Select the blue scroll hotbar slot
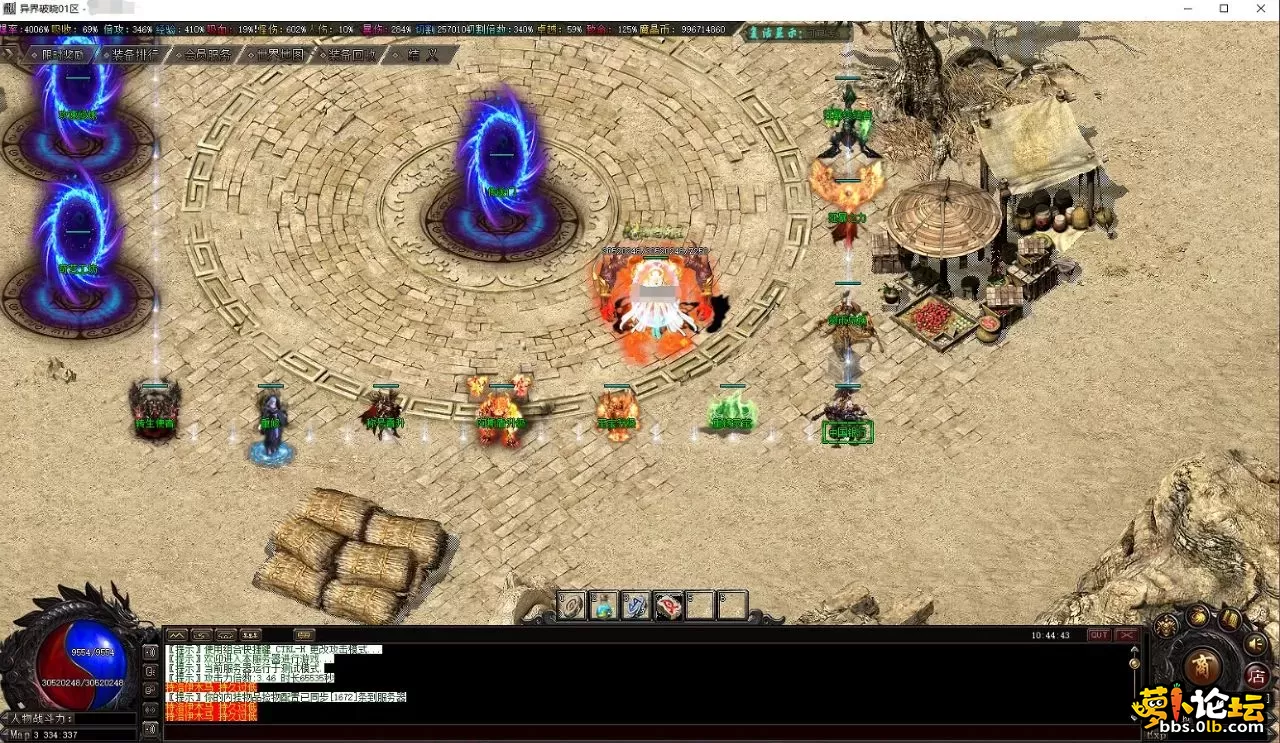Image resolution: width=1280 pixels, height=743 pixels. [x=636, y=605]
